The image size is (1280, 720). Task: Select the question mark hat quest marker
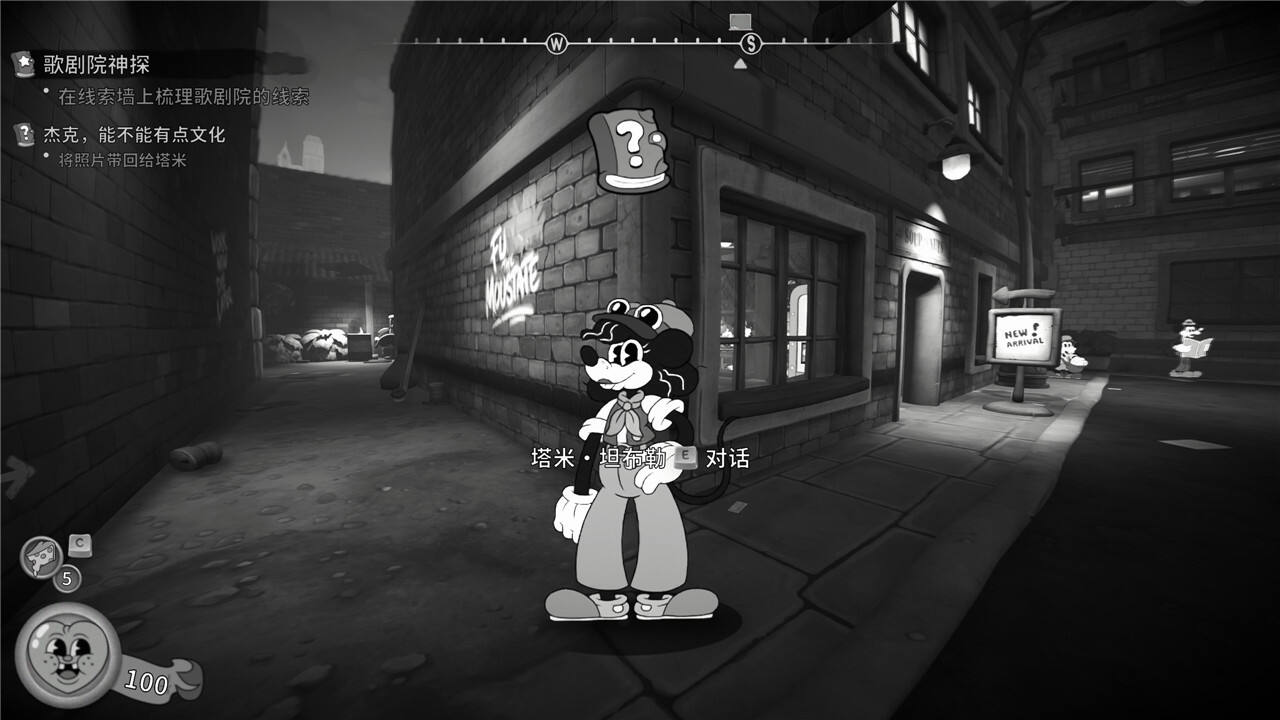tap(629, 150)
